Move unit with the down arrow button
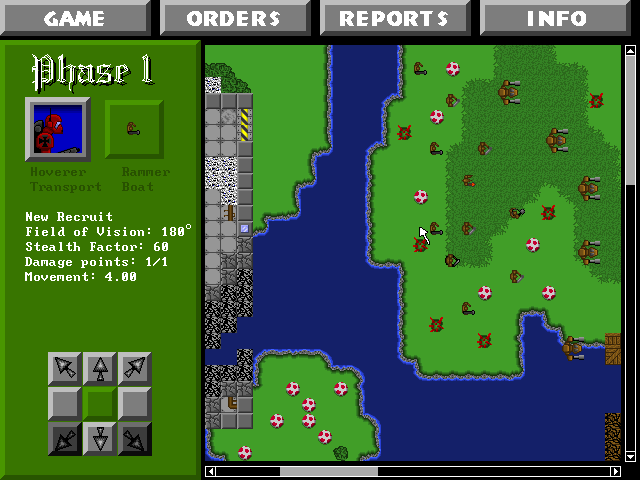The image size is (640, 480). [101, 438]
